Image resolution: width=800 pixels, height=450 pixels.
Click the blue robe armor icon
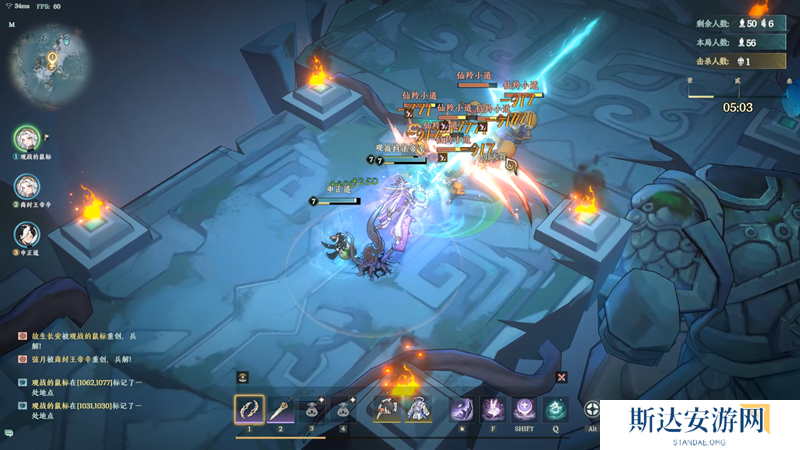[x=417, y=409]
